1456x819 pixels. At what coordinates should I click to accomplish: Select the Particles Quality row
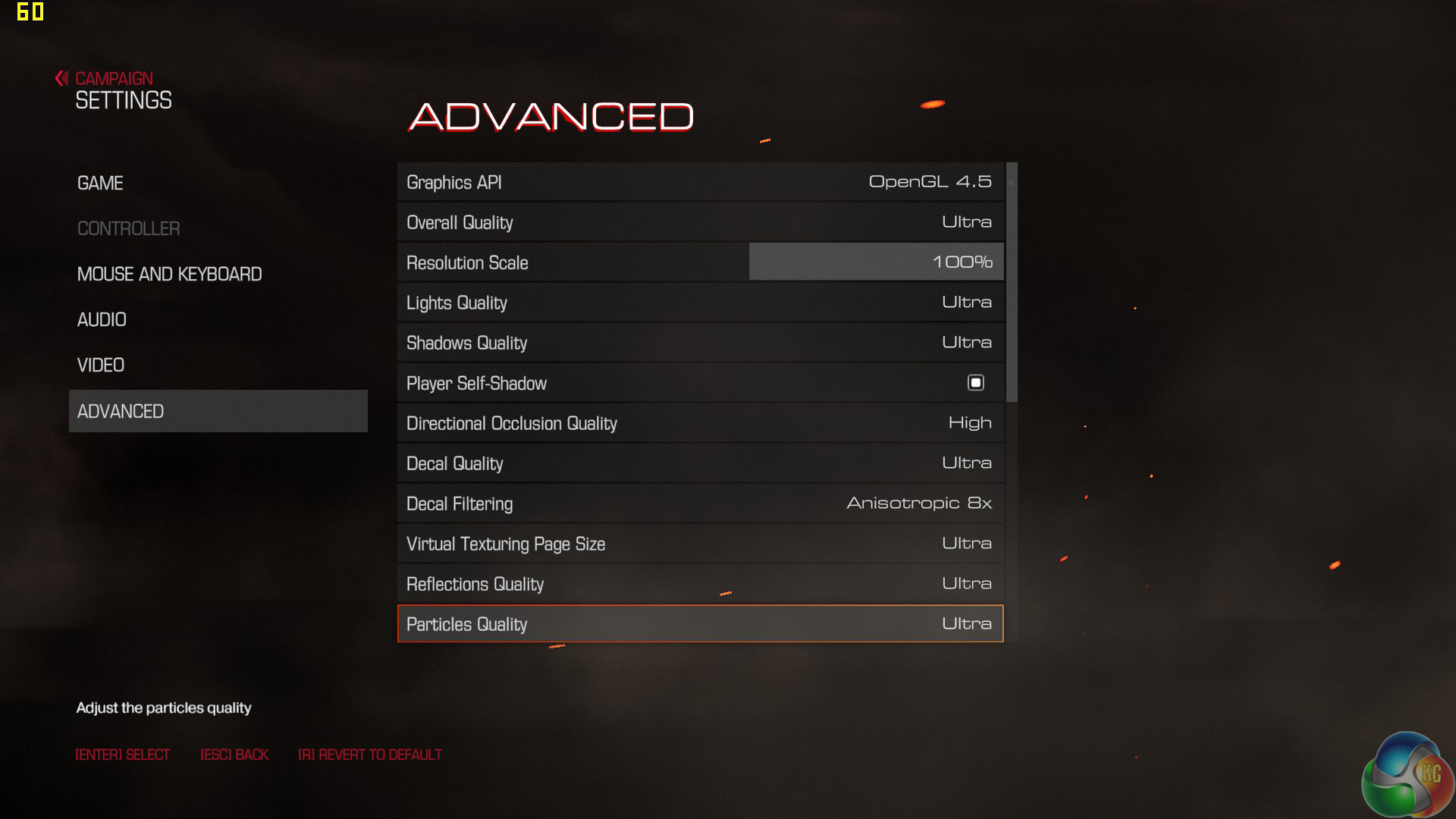coord(699,624)
